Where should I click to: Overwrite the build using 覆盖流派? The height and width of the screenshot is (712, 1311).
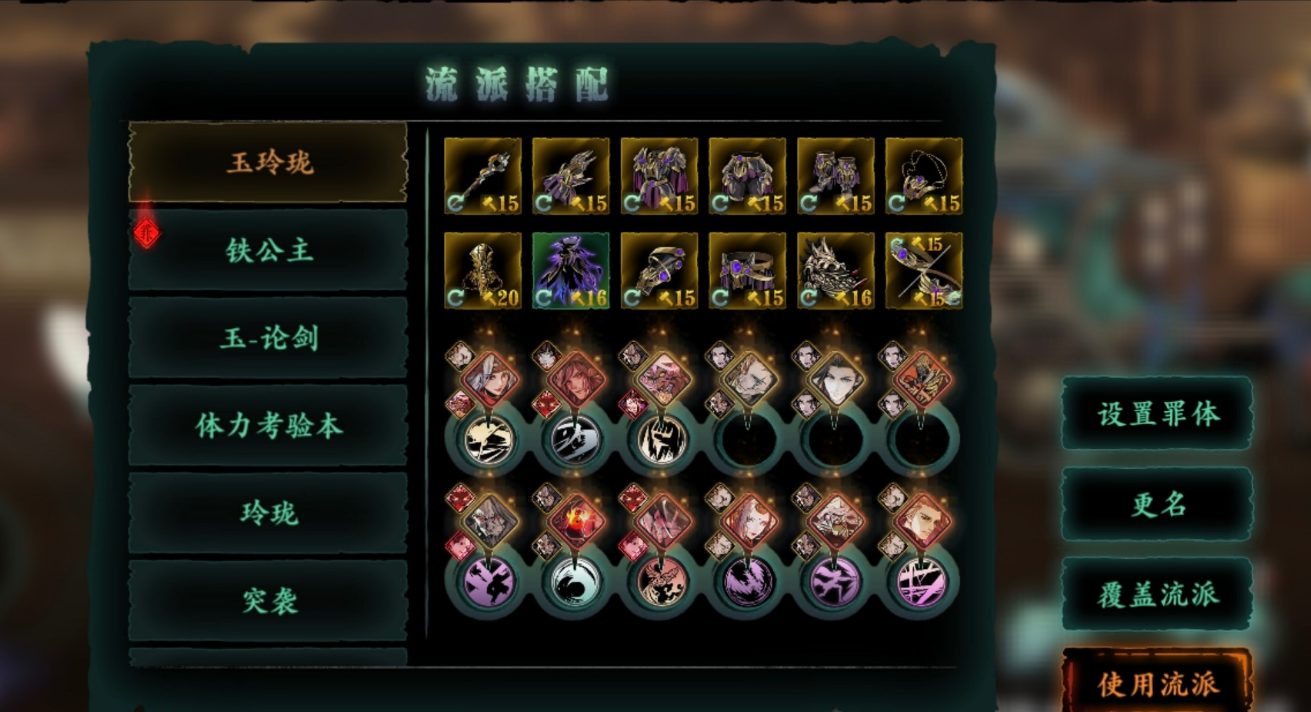1157,594
